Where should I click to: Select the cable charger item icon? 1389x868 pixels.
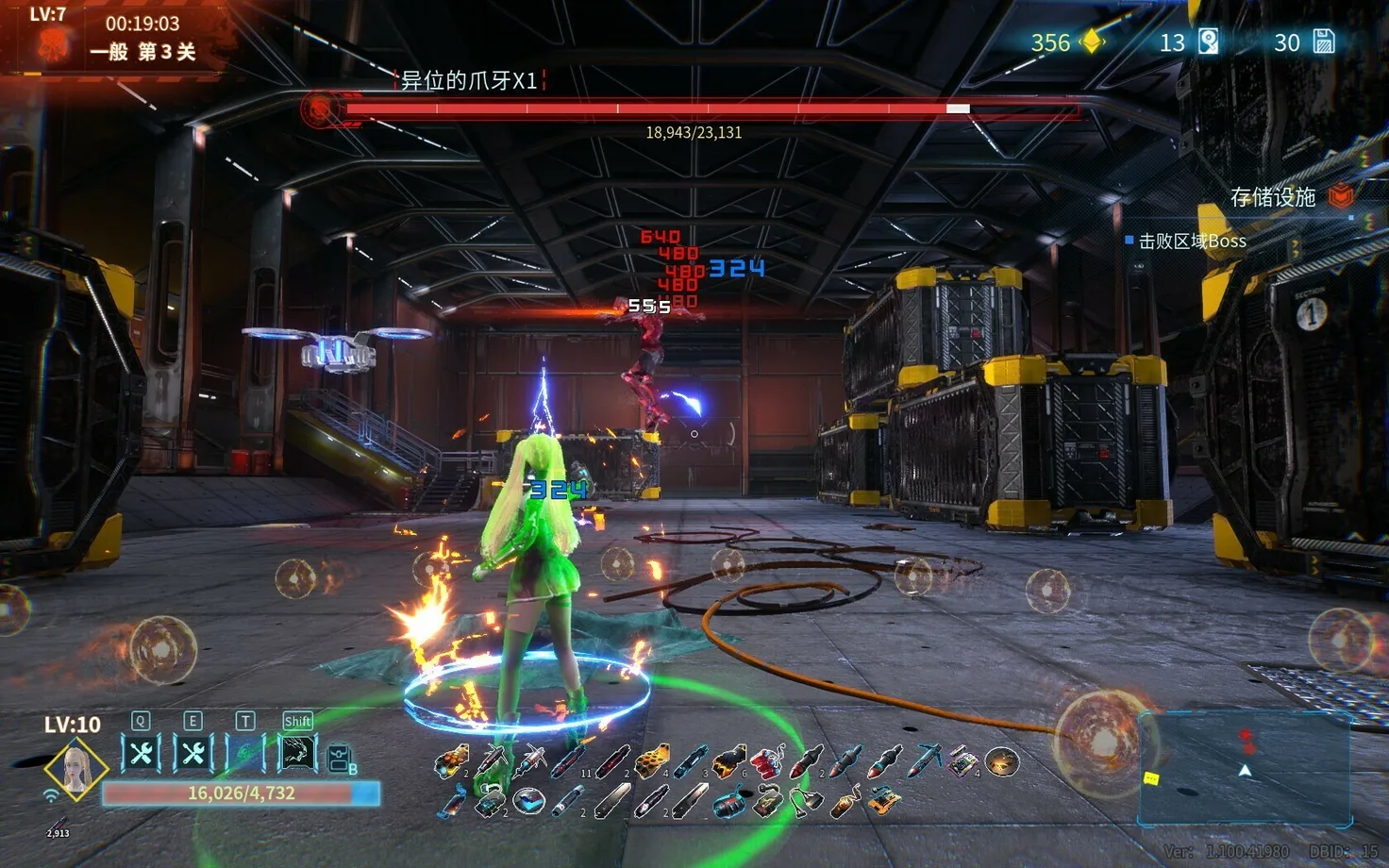[805, 803]
